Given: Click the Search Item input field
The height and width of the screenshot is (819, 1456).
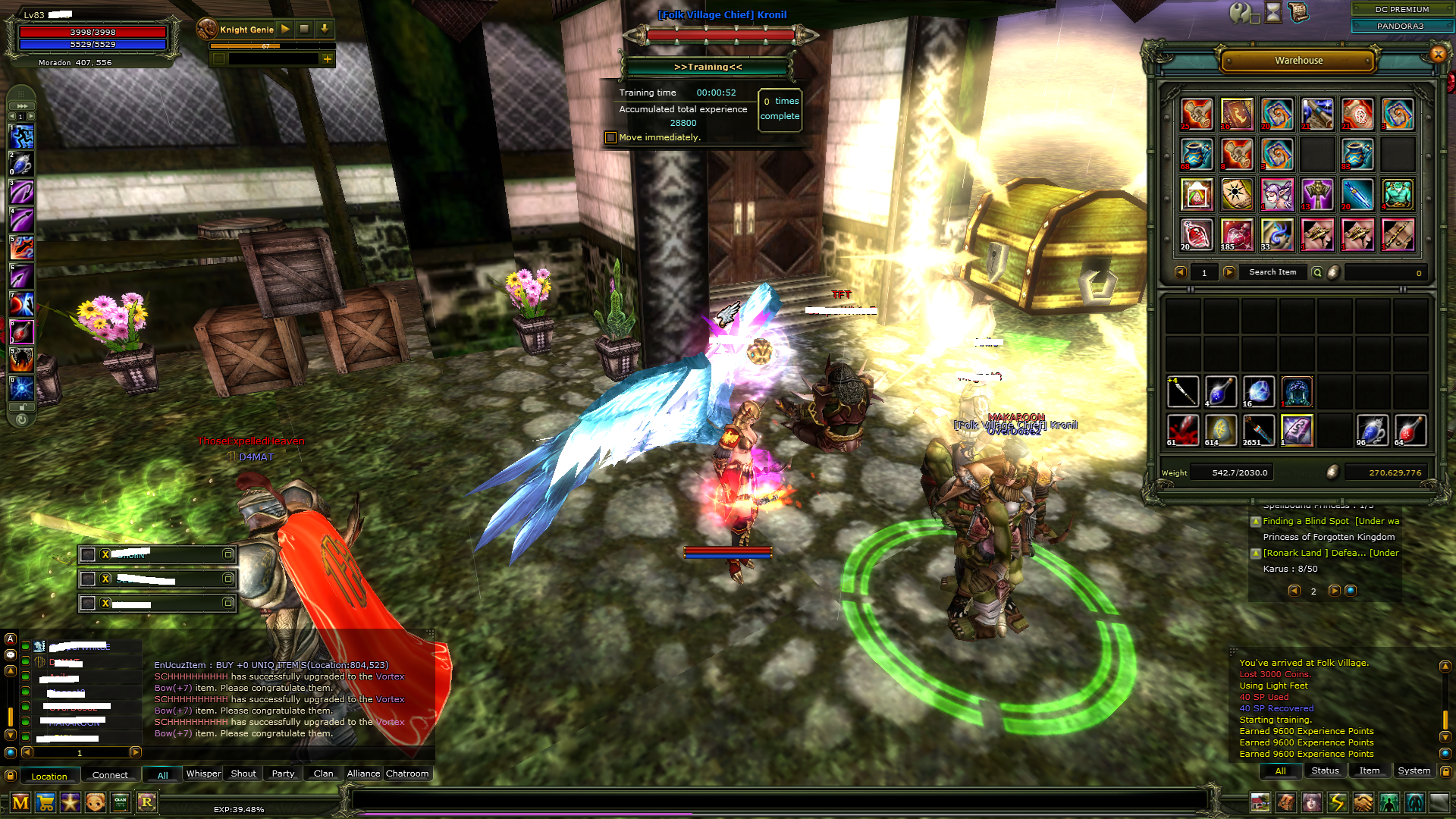Looking at the screenshot, I should tap(1272, 271).
